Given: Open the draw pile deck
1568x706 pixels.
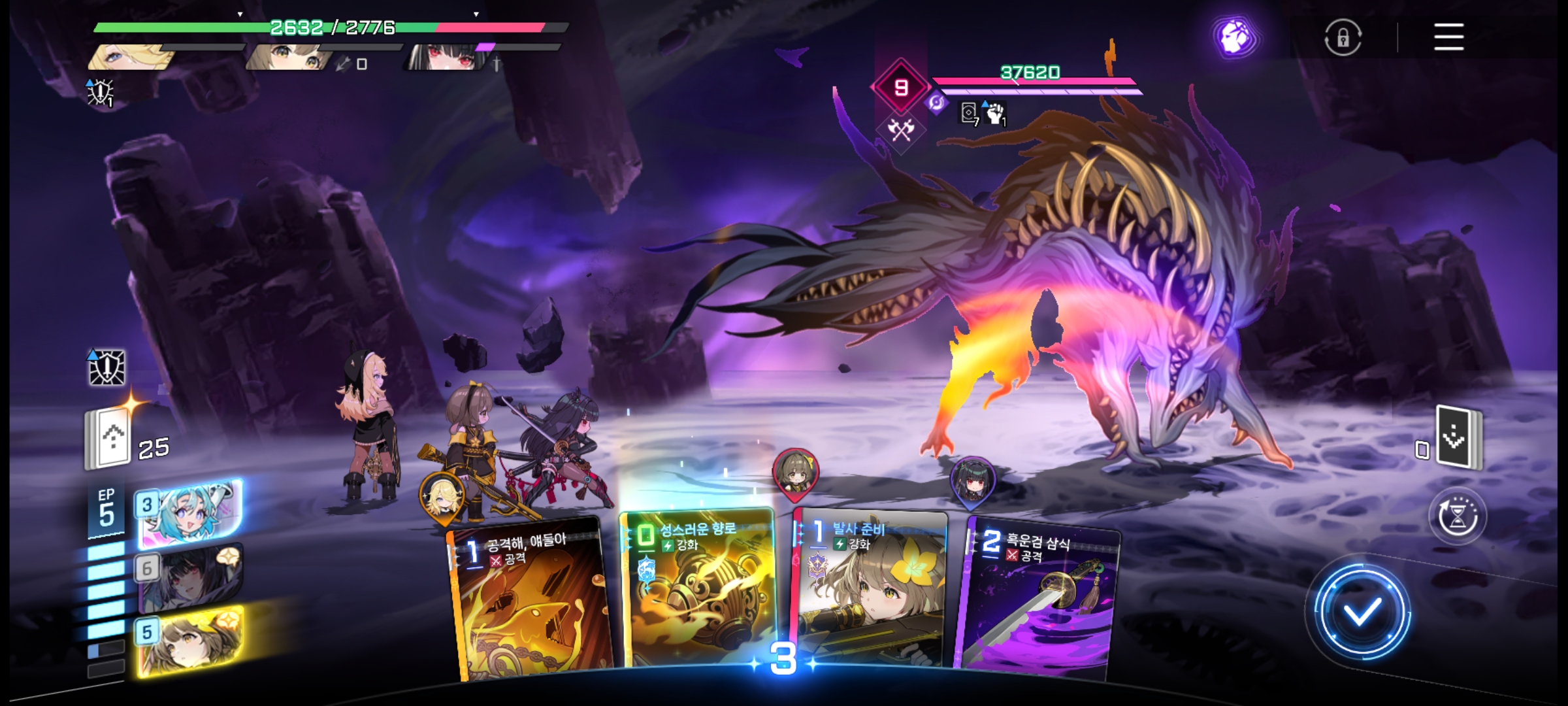Looking at the screenshot, I should [x=110, y=438].
